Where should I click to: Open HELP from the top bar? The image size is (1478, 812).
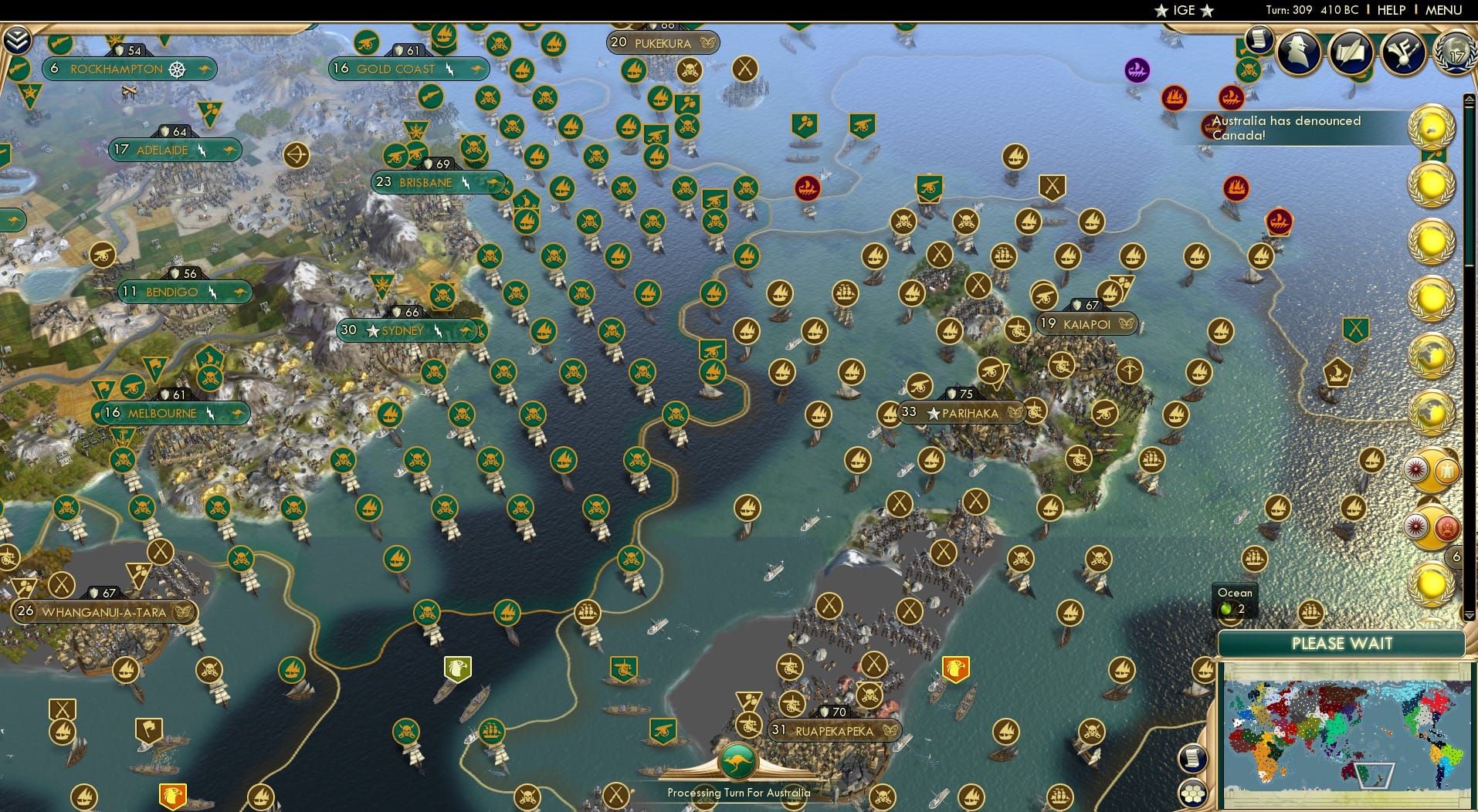1392,10
